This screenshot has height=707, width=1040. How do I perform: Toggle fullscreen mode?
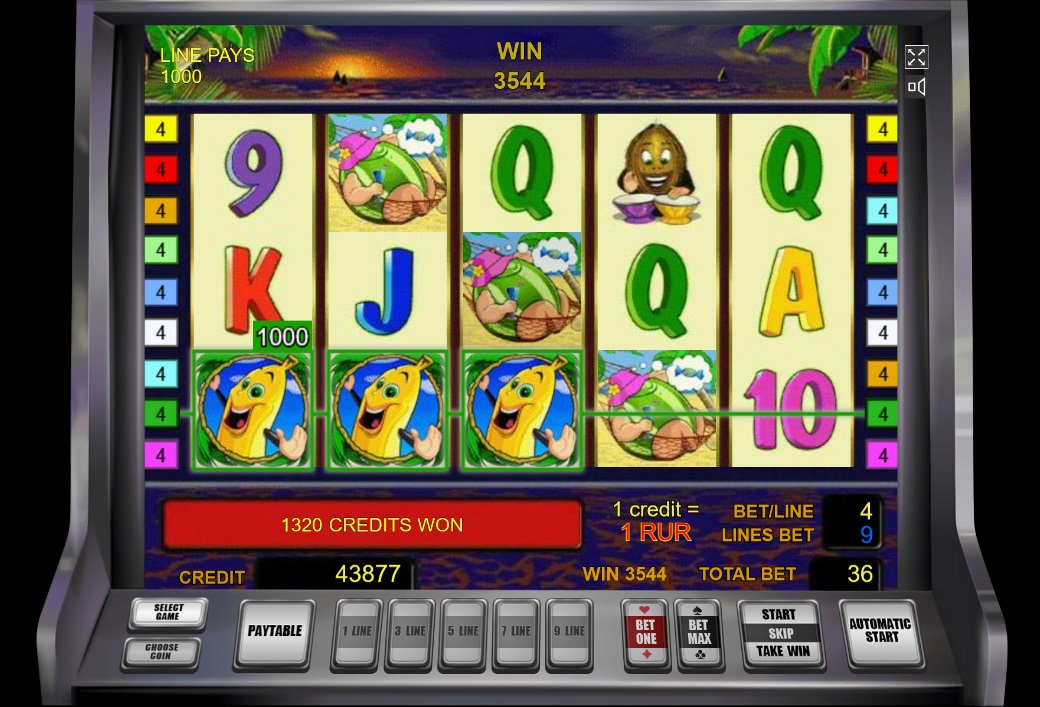coord(916,57)
